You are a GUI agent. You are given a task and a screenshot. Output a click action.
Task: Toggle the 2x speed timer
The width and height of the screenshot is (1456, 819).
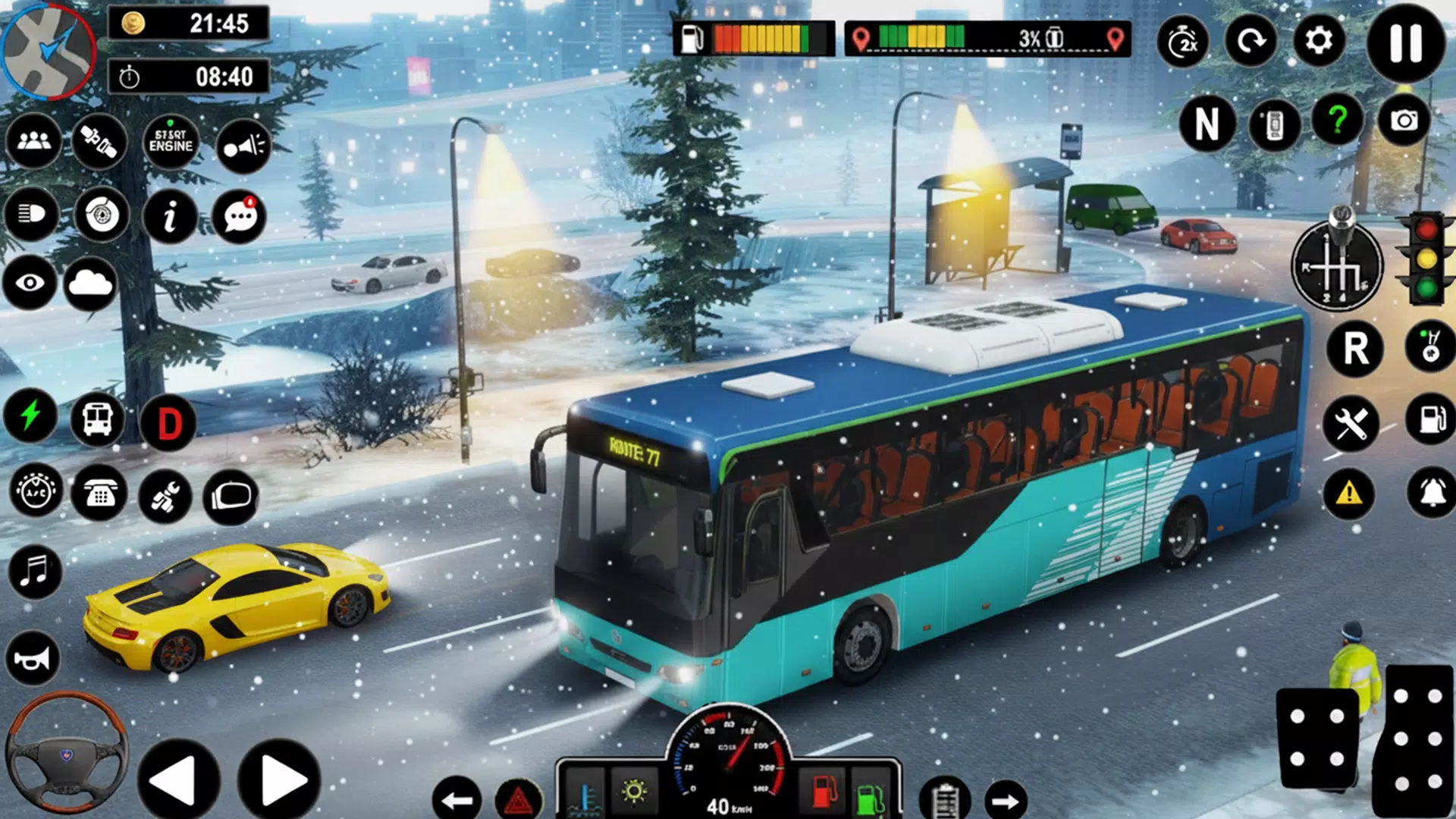point(1183,42)
